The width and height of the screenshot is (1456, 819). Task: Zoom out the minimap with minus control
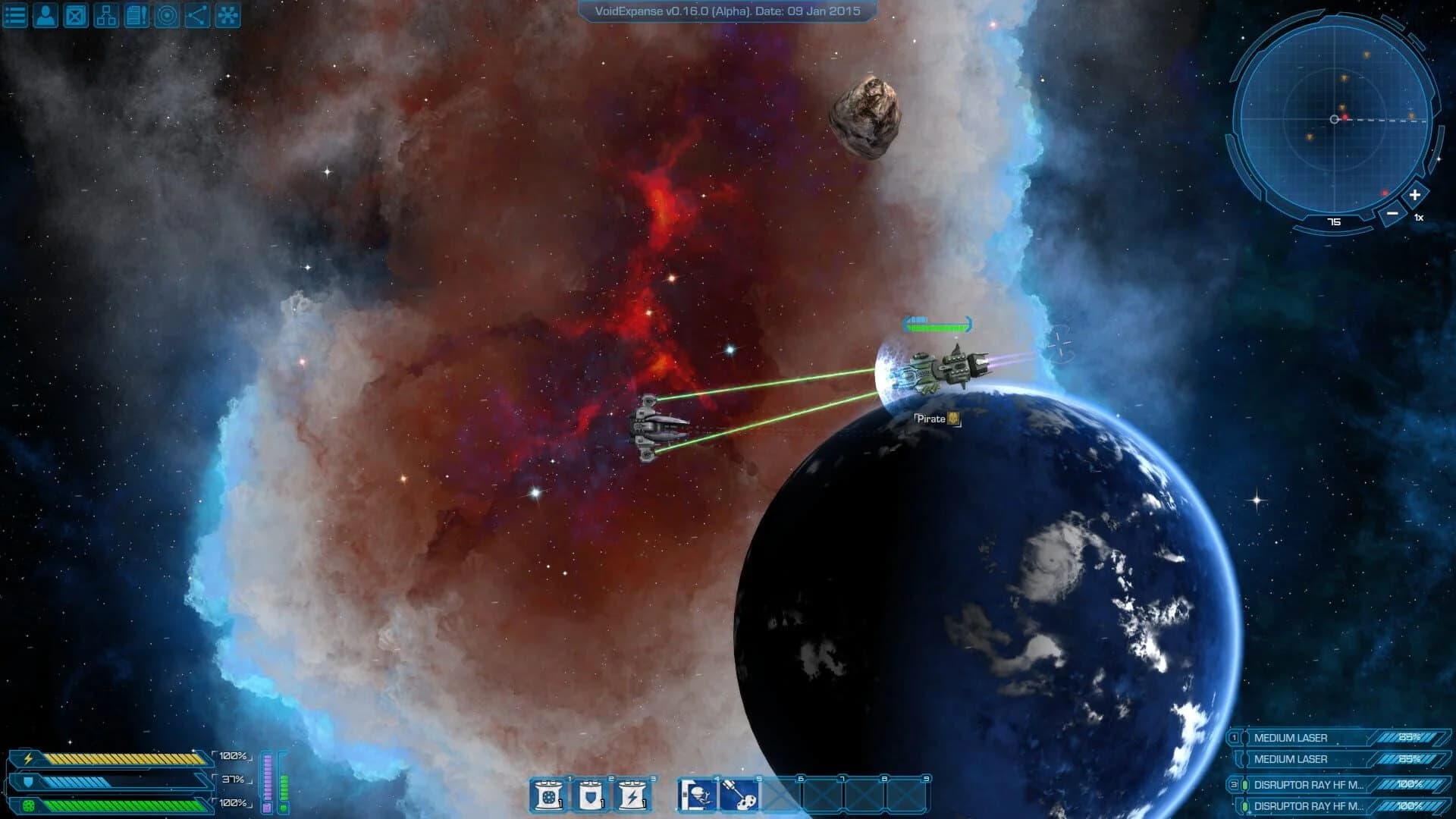(x=1392, y=213)
